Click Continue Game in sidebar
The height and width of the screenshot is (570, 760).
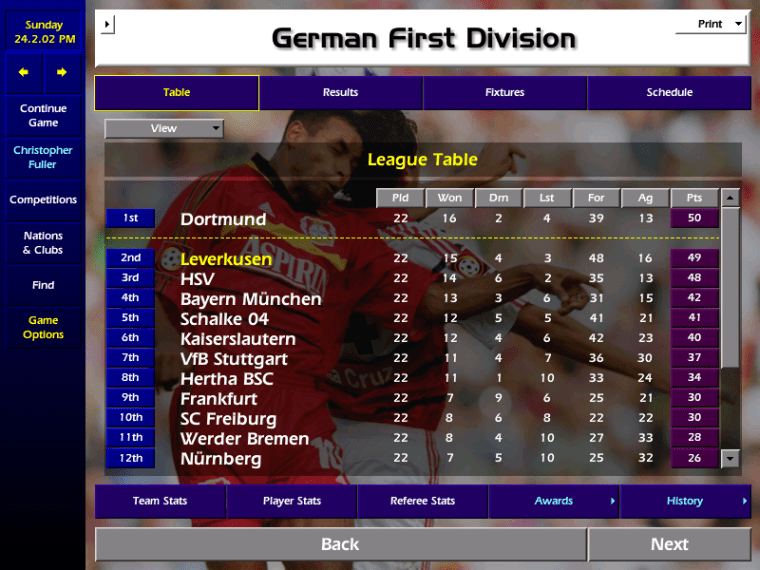click(x=43, y=116)
